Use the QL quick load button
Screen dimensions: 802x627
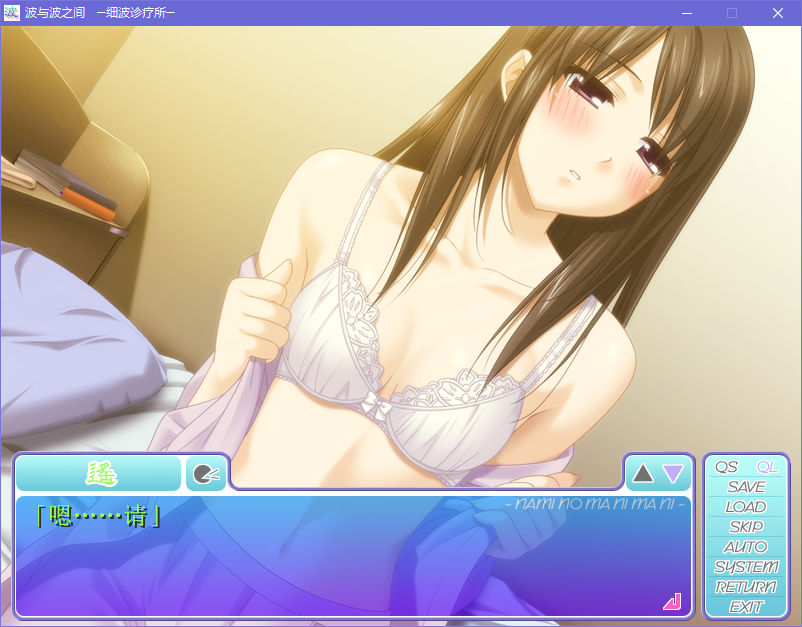pos(767,467)
